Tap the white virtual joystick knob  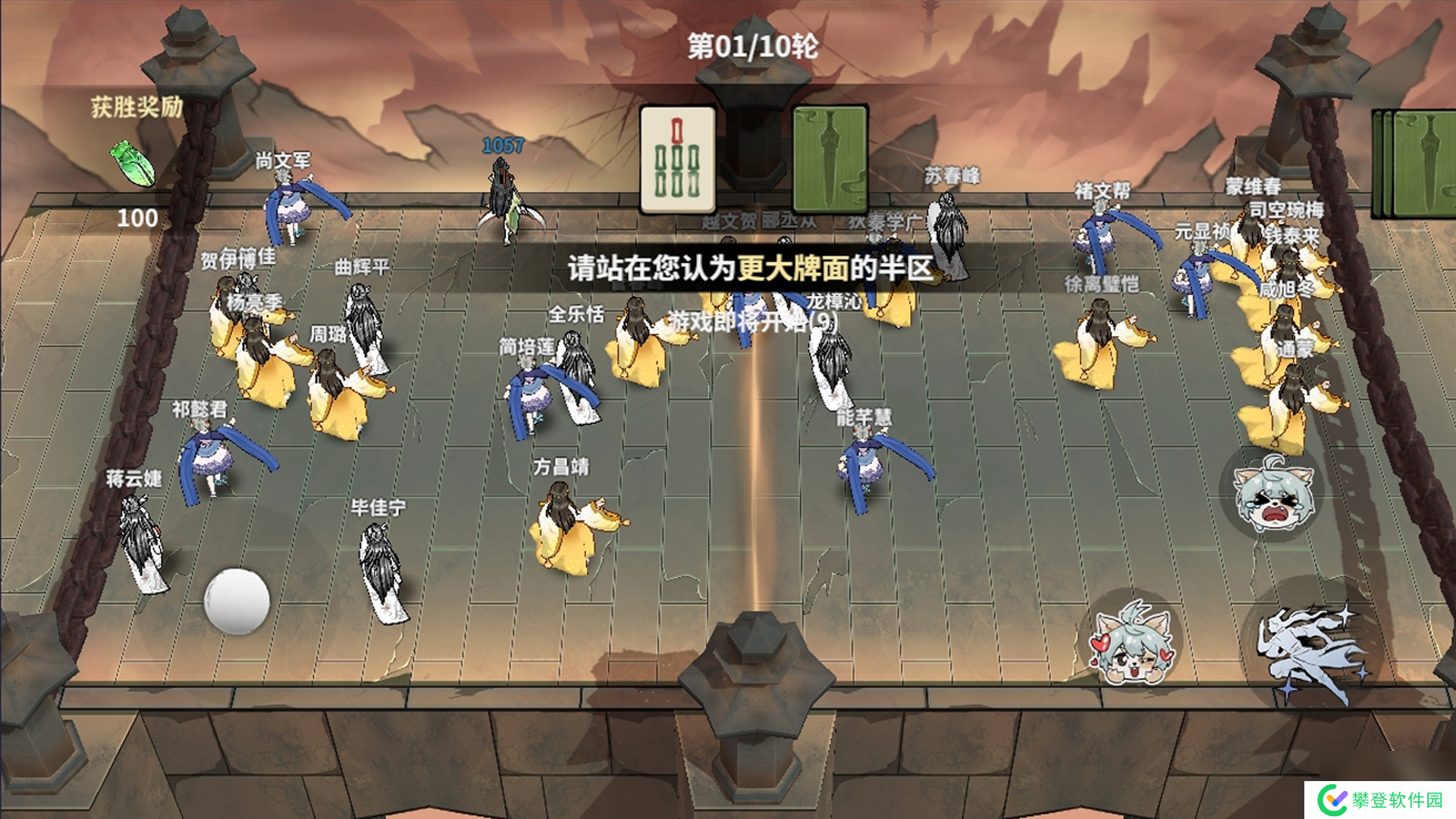pos(237,601)
